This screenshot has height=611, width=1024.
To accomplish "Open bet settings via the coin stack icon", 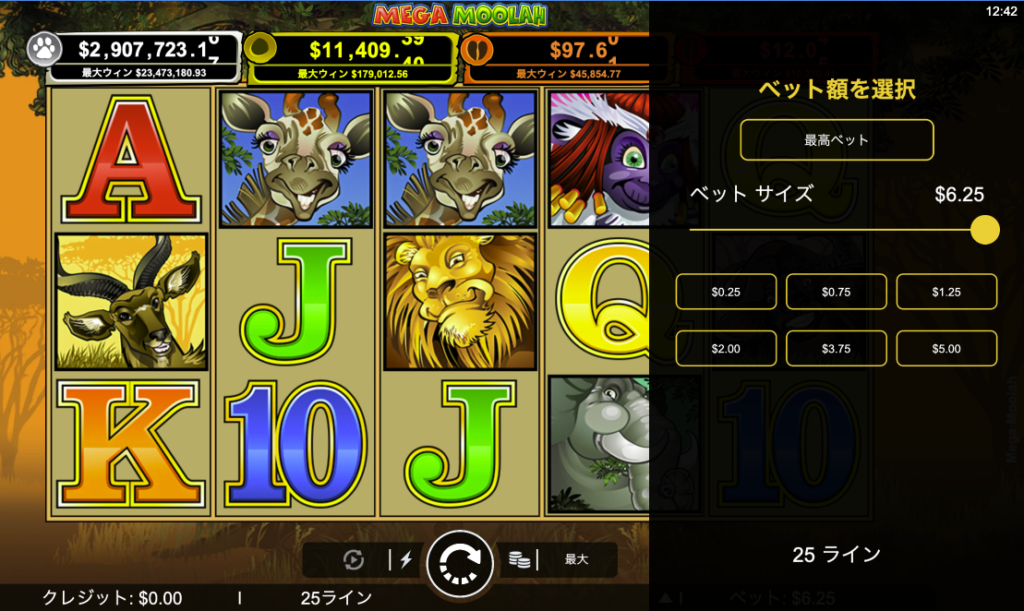I will coord(518,560).
